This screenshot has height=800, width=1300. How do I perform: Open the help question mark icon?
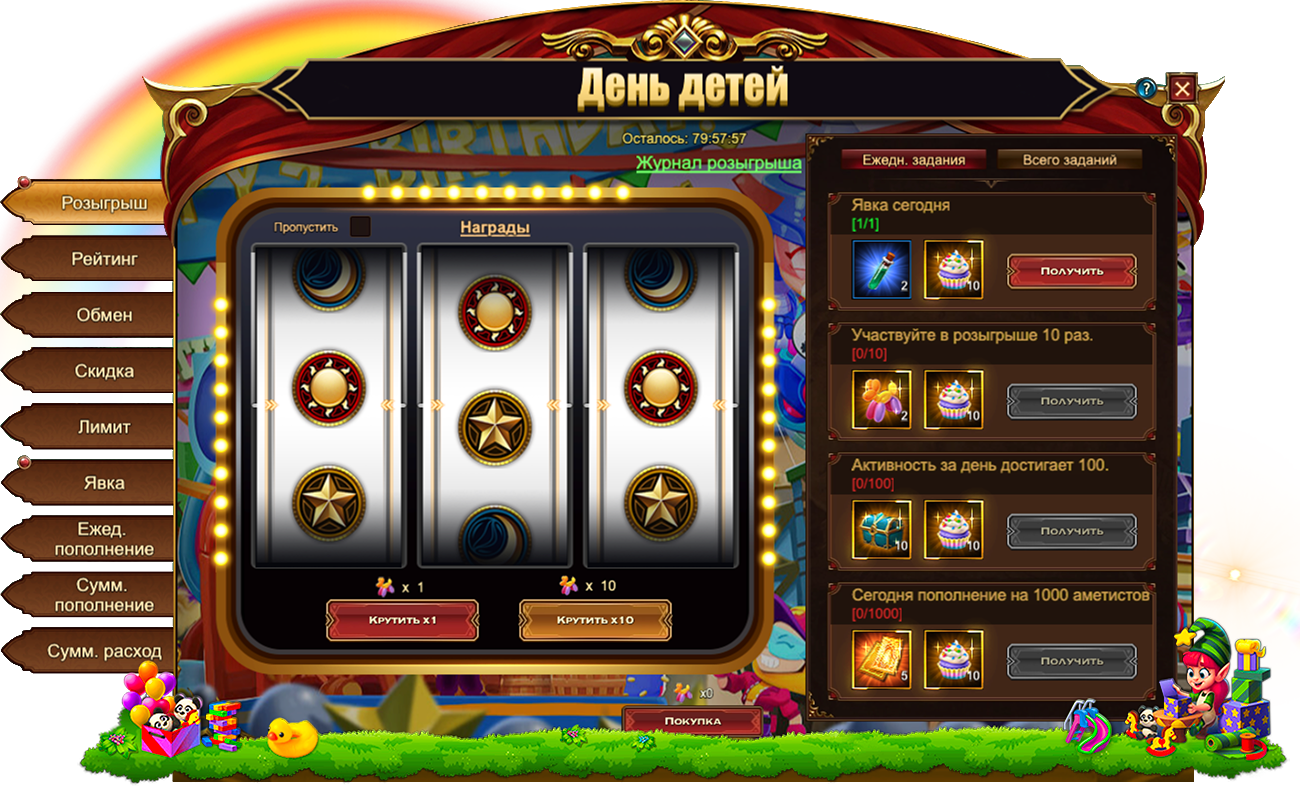point(1146,89)
